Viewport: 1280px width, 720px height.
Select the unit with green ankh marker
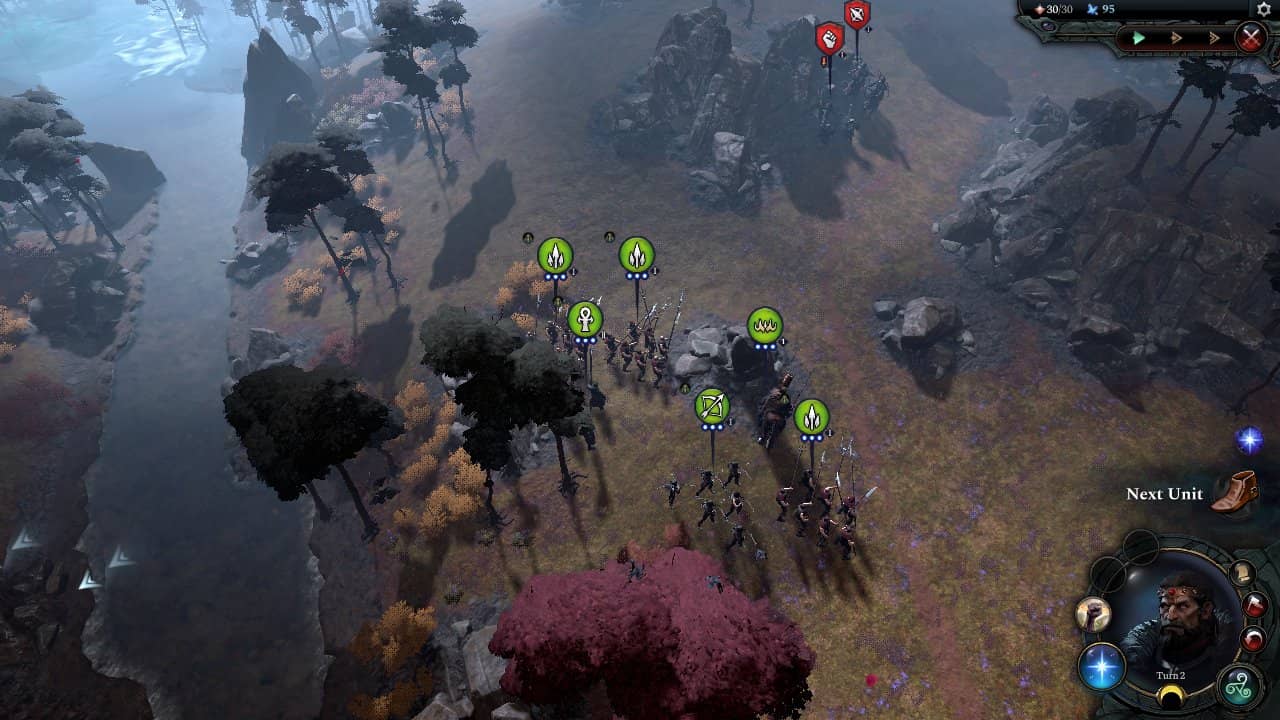coord(585,320)
